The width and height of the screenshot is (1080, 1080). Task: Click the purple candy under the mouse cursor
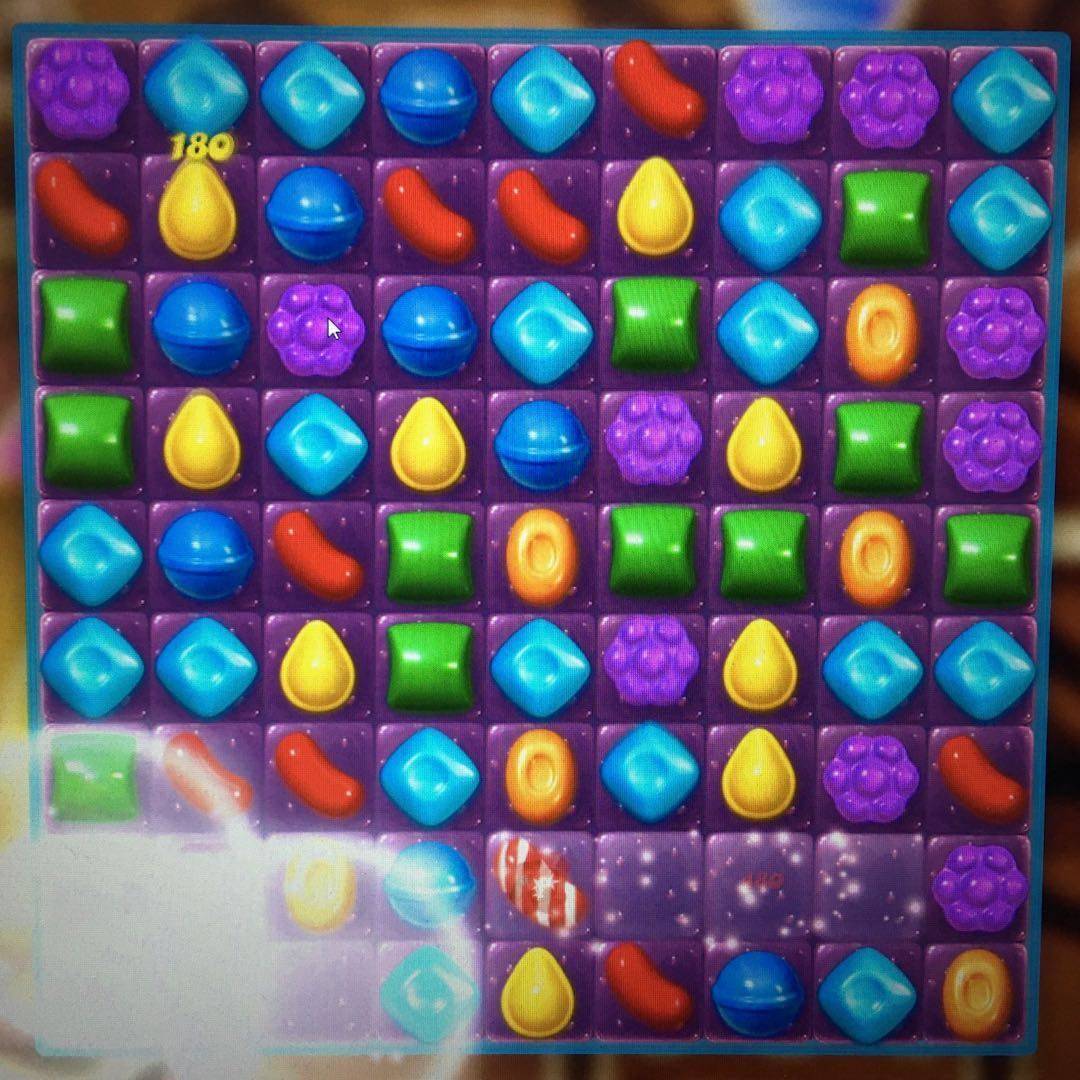pos(312,328)
